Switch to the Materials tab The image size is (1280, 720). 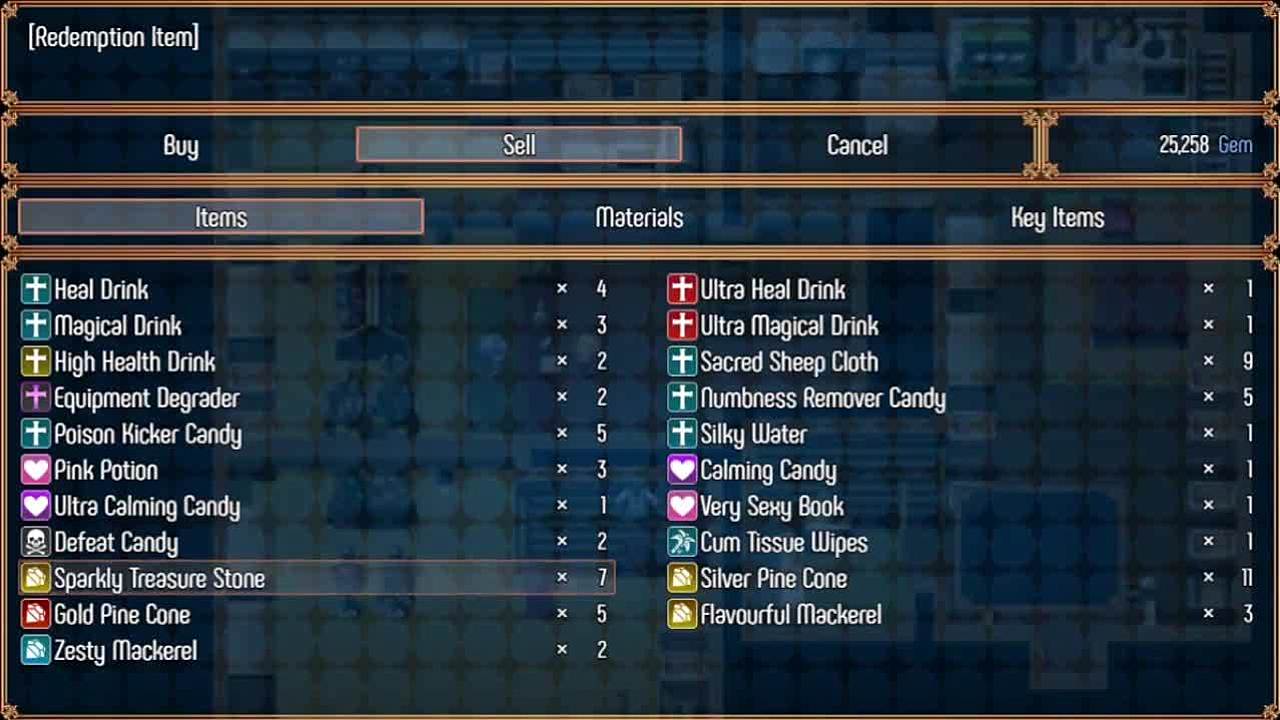tap(639, 217)
